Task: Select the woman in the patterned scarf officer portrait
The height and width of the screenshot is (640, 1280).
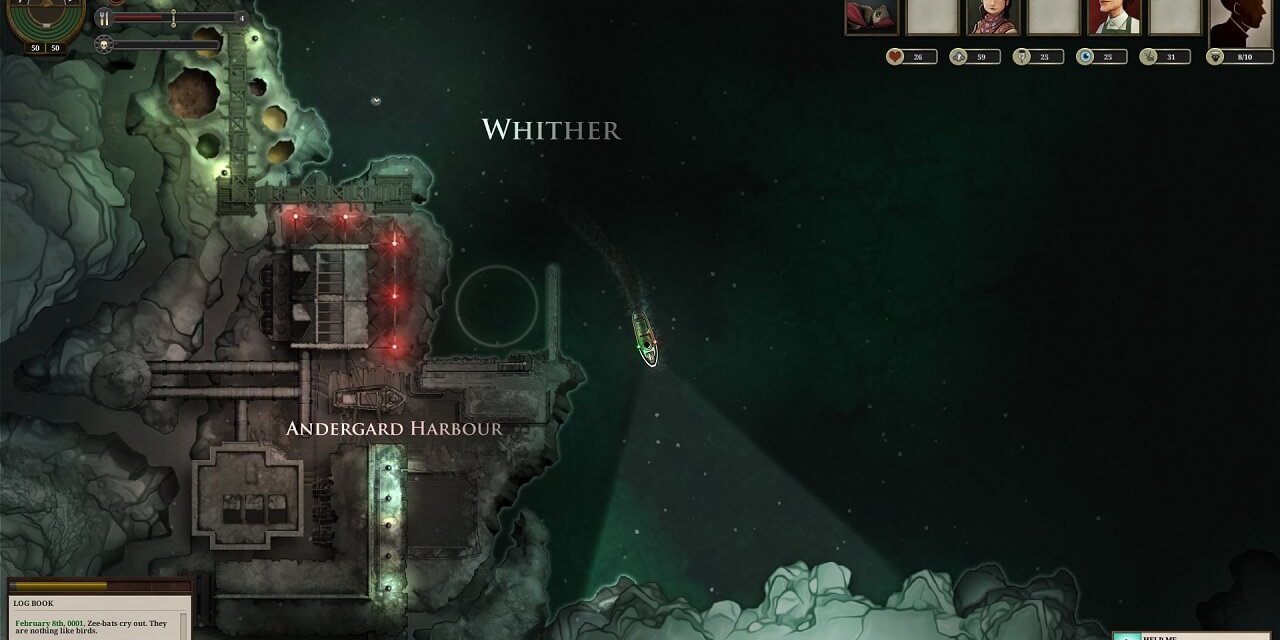Action: point(992,17)
